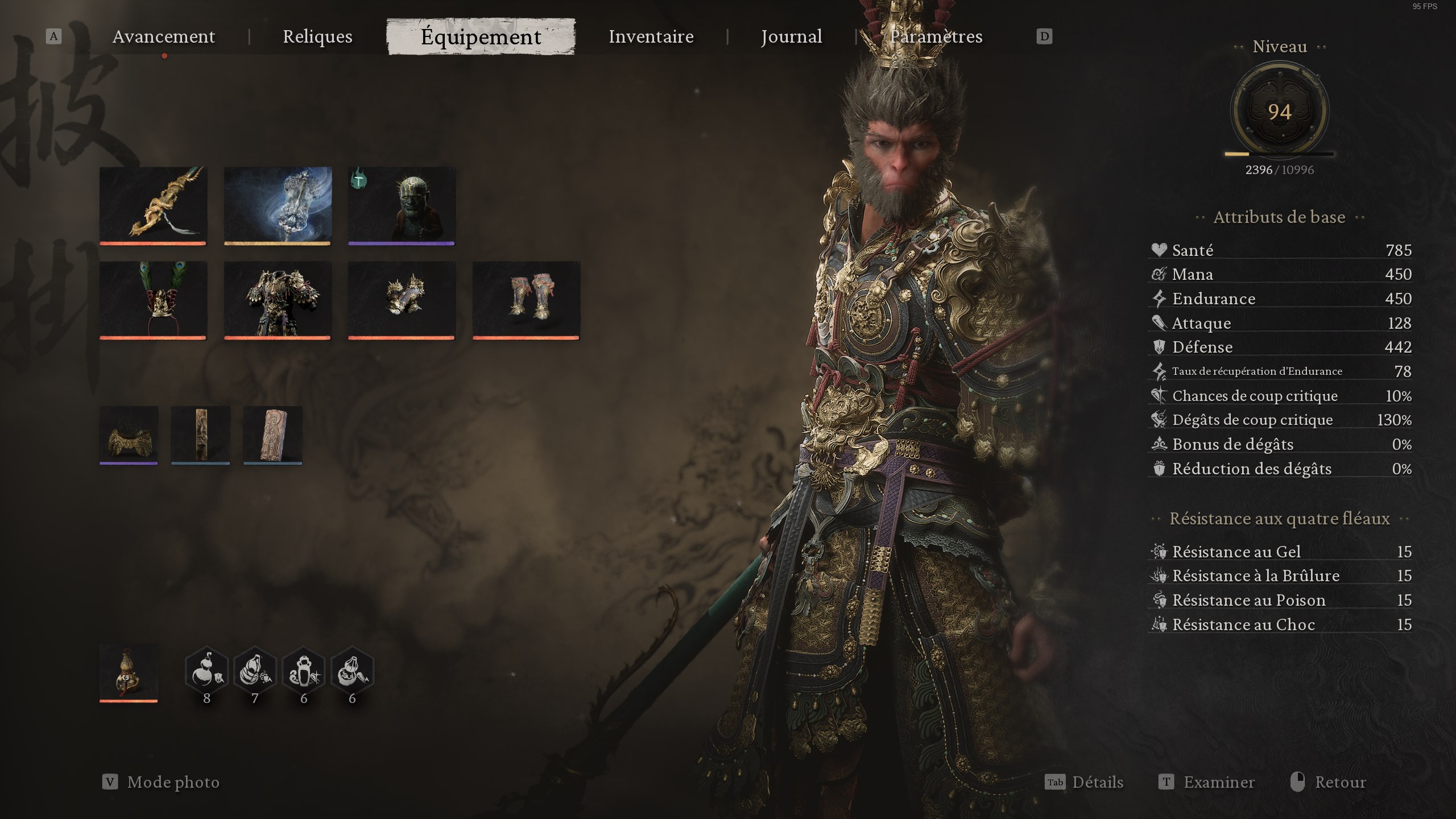Select the consumable slot showing quantity 7
This screenshot has height=819, width=1456.
(255, 671)
